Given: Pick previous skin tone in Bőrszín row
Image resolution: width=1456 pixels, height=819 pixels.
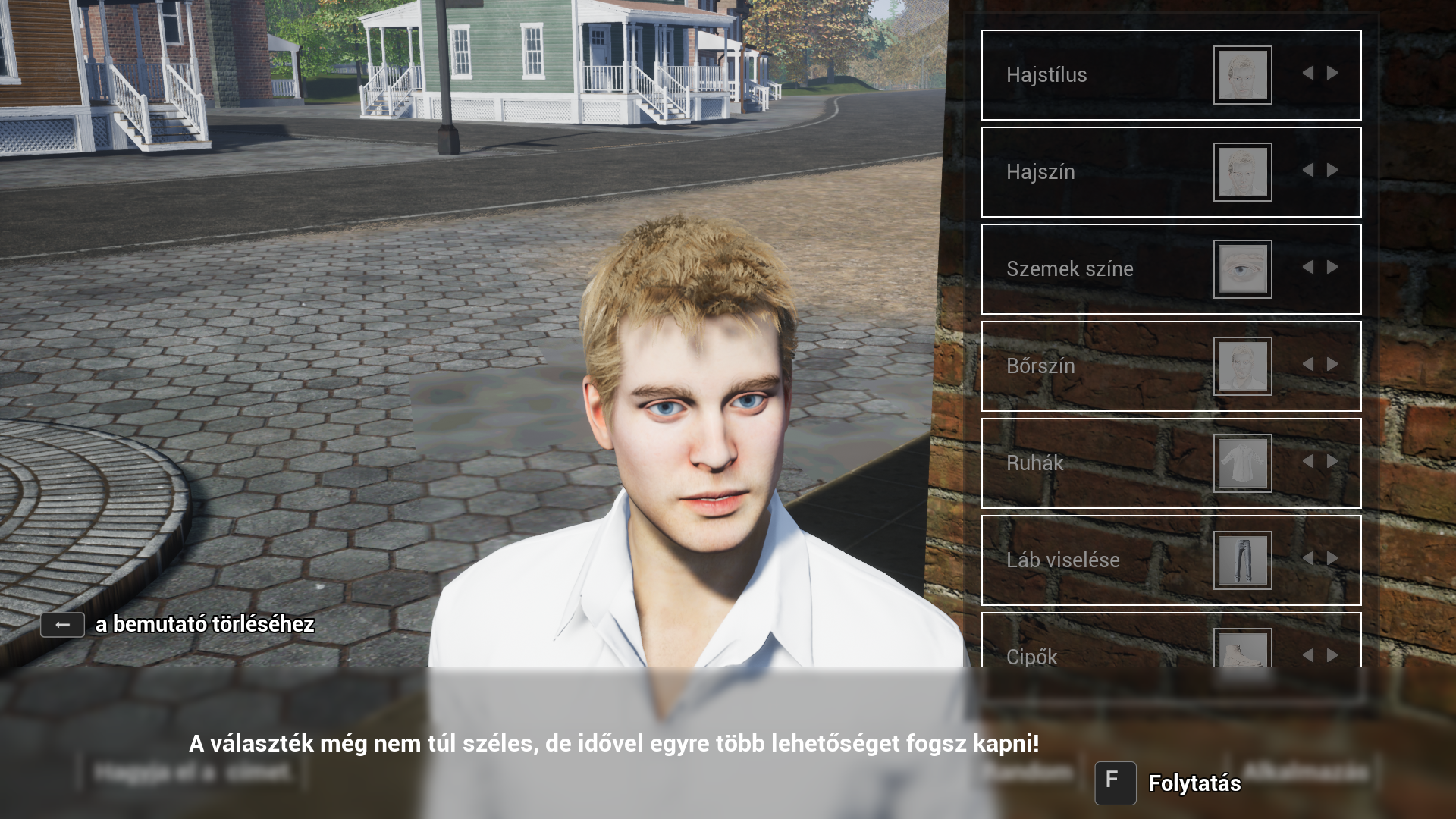Looking at the screenshot, I should (1308, 365).
